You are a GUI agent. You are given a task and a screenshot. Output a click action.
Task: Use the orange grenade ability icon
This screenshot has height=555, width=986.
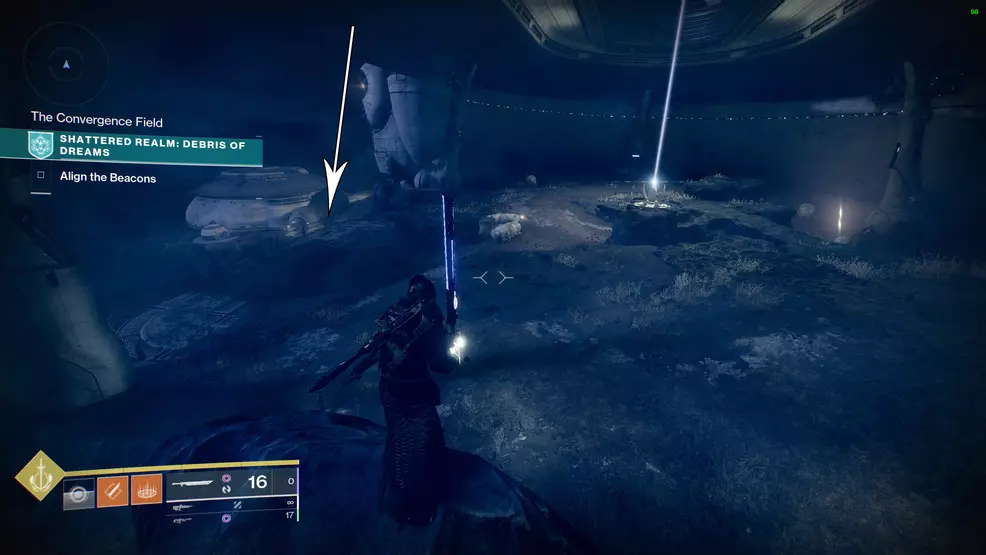click(x=146, y=490)
